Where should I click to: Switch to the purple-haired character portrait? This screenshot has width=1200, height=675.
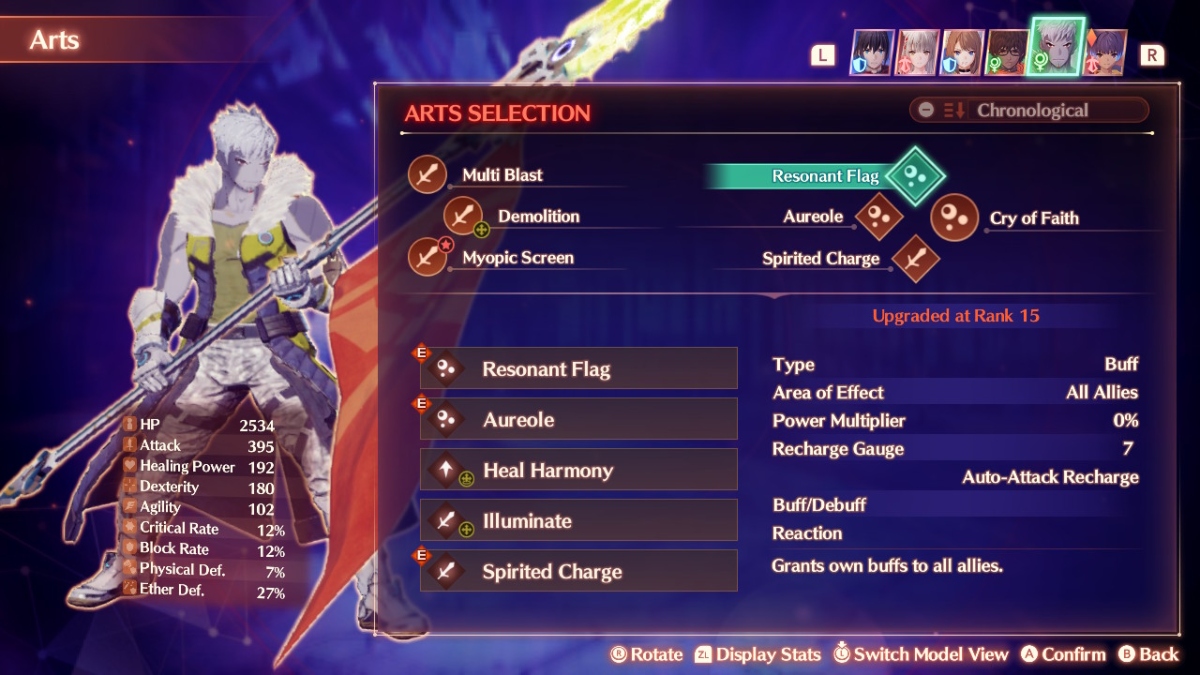(x=1105, y=52)
